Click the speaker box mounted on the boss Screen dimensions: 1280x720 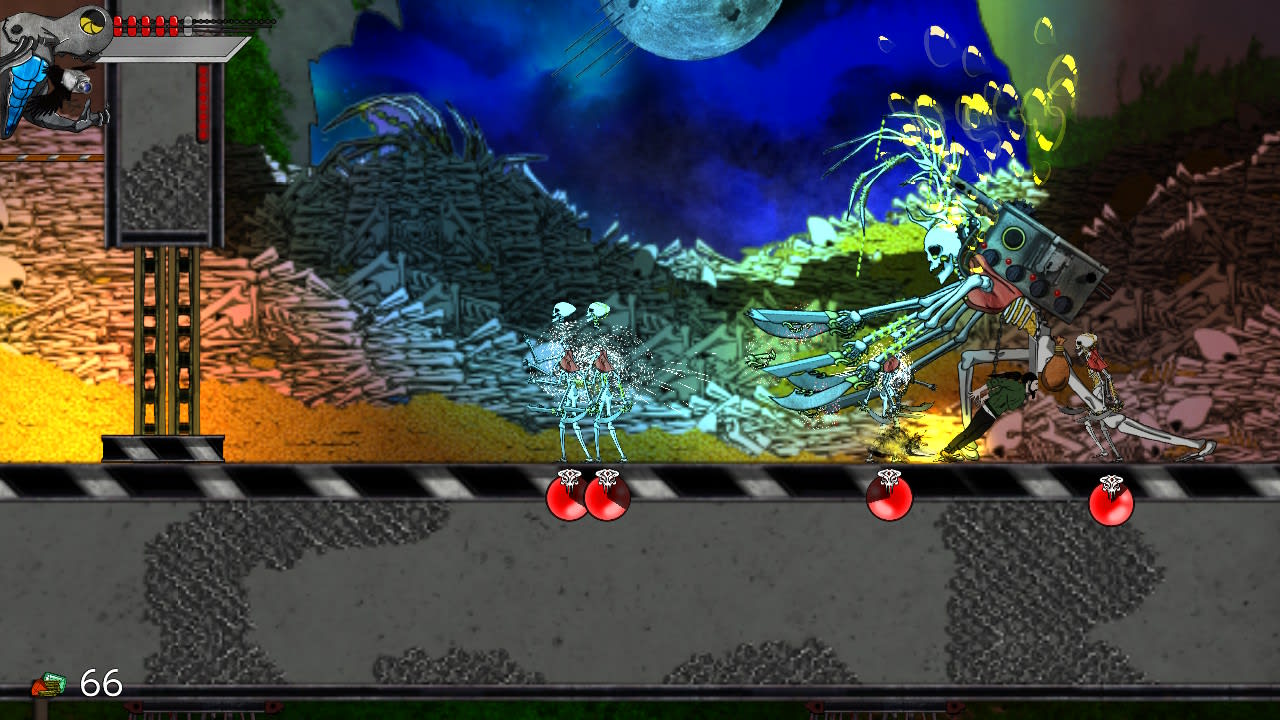point(1013,238)
